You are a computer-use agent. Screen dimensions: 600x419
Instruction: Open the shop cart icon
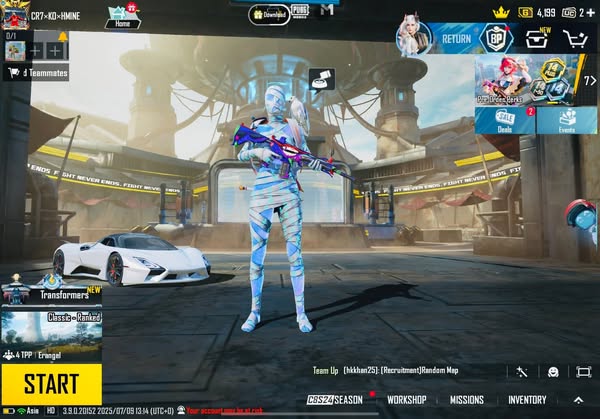pos(575,39)
